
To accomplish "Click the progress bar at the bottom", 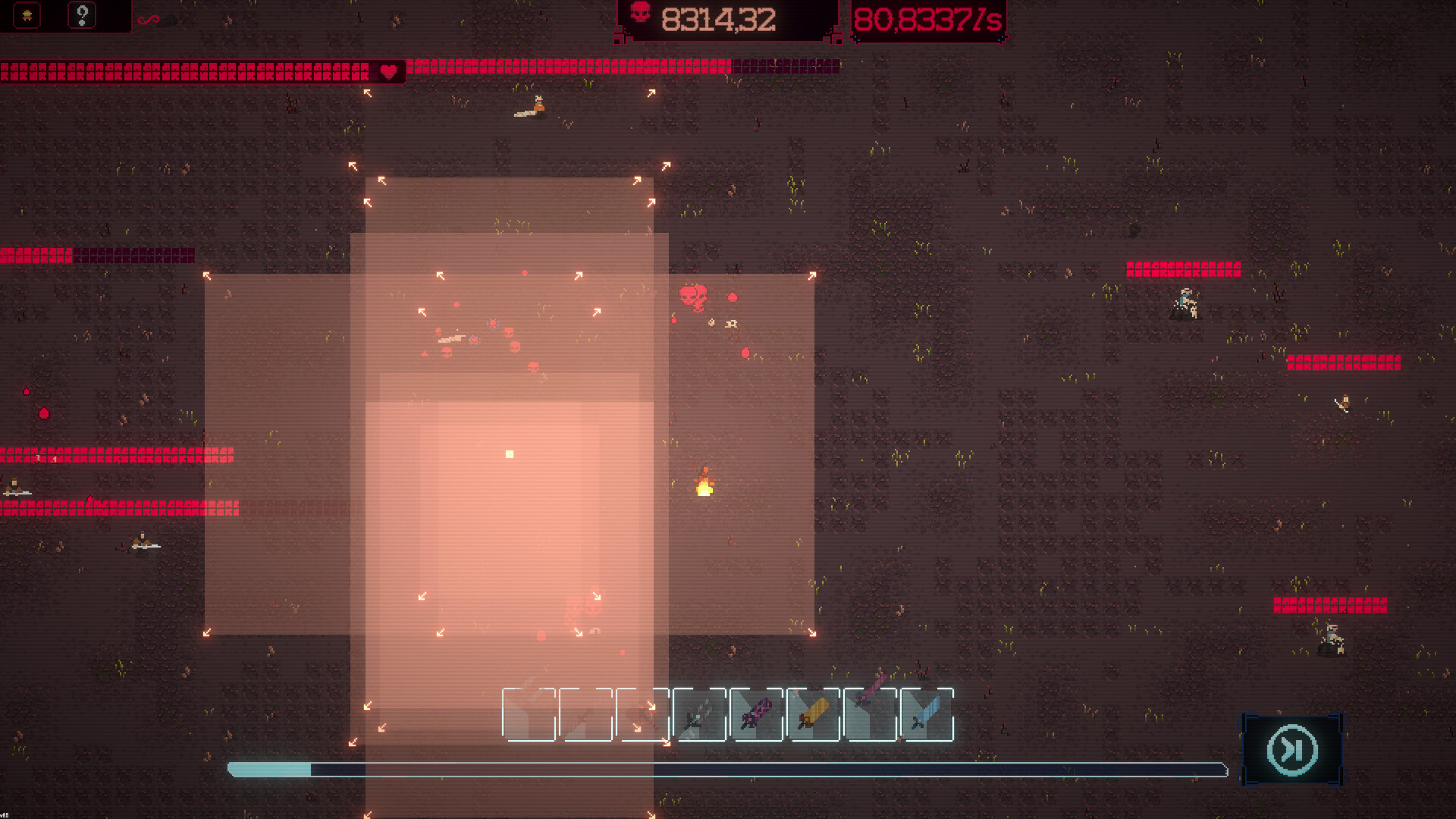I will 728,769.
